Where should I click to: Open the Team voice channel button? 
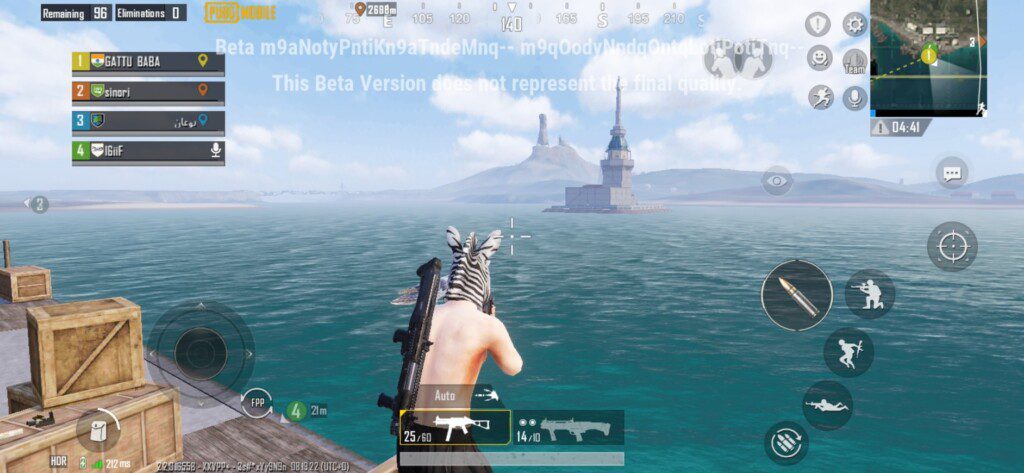(x=854, y=62)
